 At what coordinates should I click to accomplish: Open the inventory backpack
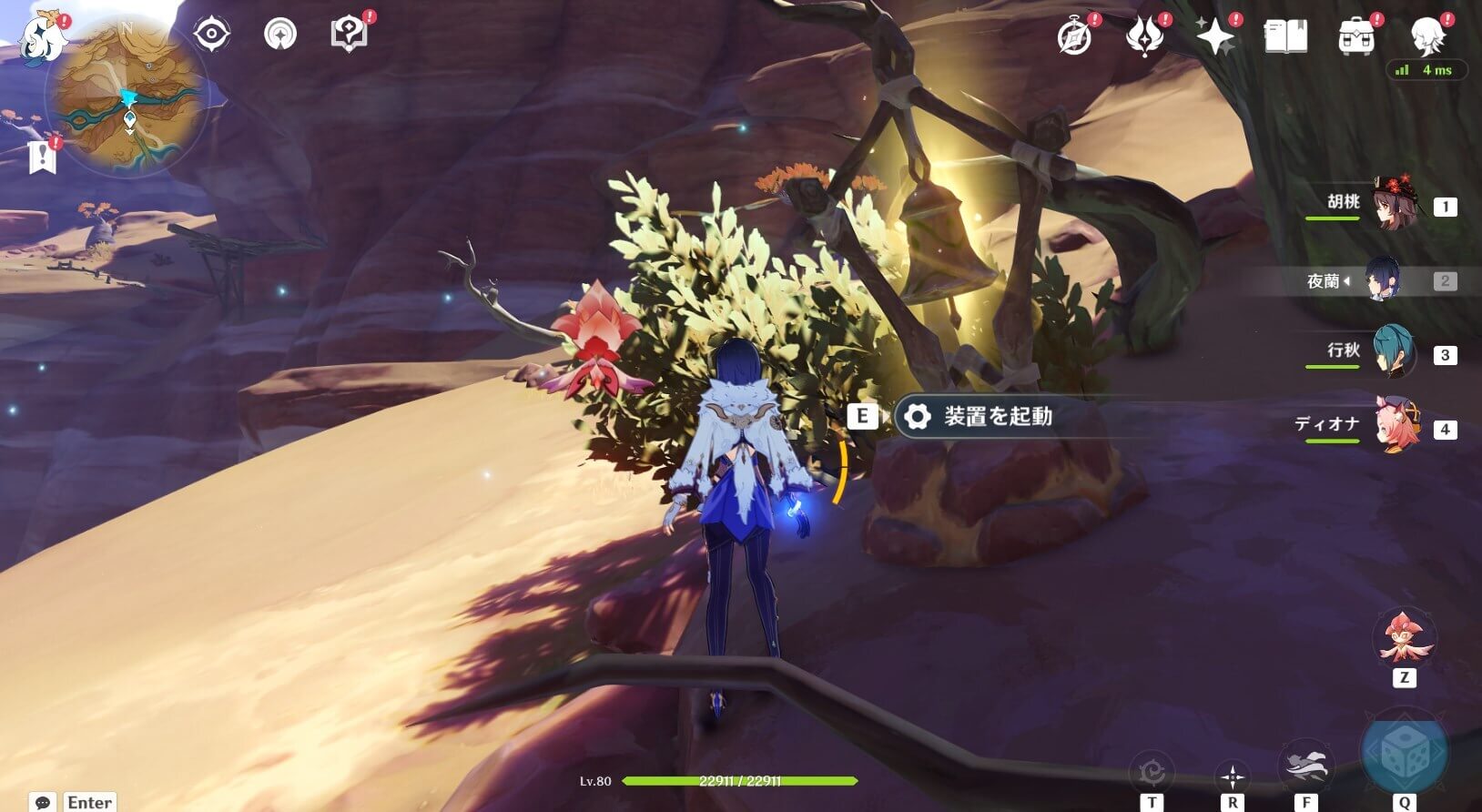tap(1356, 36)
